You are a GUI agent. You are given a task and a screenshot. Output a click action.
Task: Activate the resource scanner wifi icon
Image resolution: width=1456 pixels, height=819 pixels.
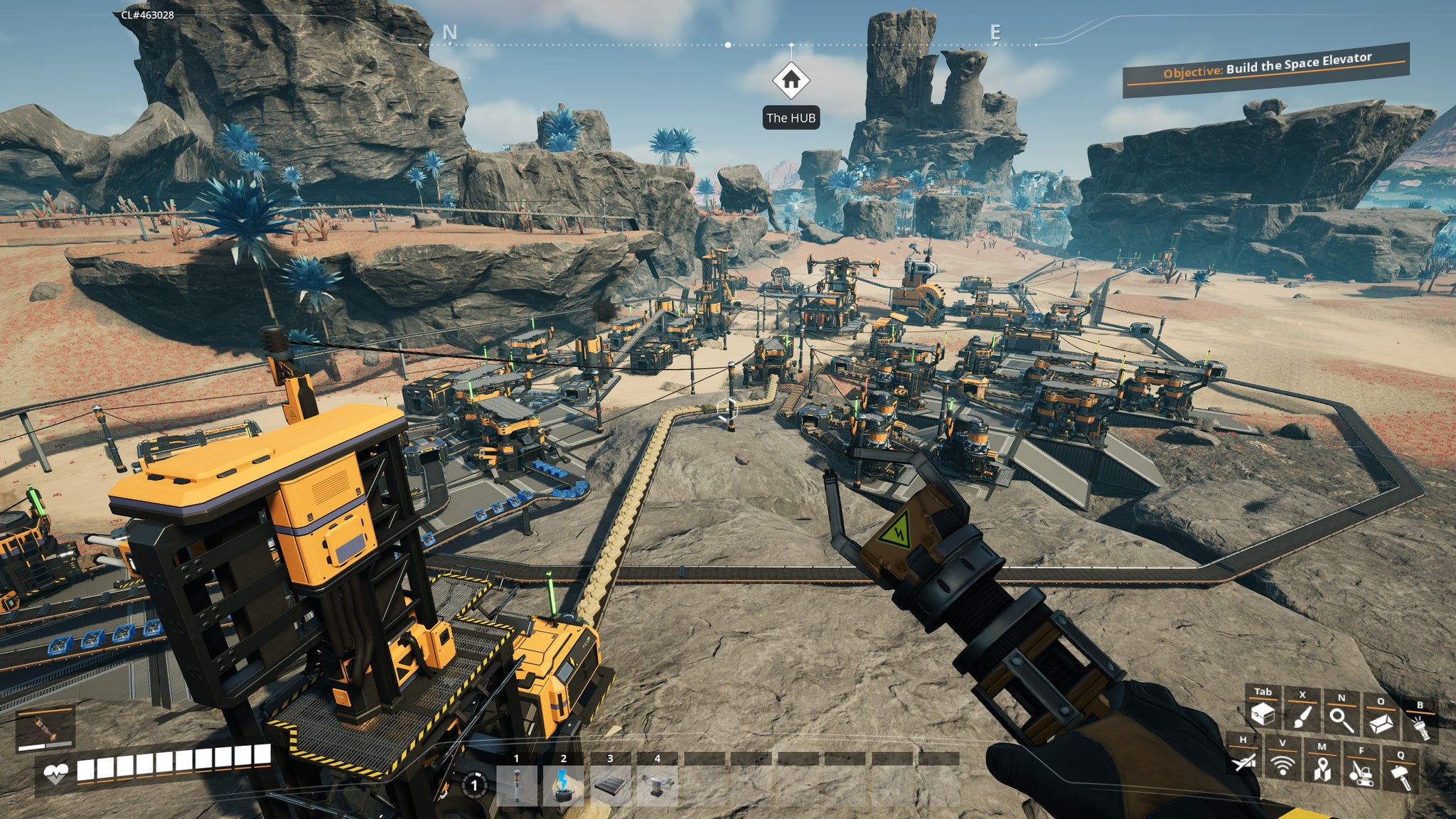point(1283,765)
